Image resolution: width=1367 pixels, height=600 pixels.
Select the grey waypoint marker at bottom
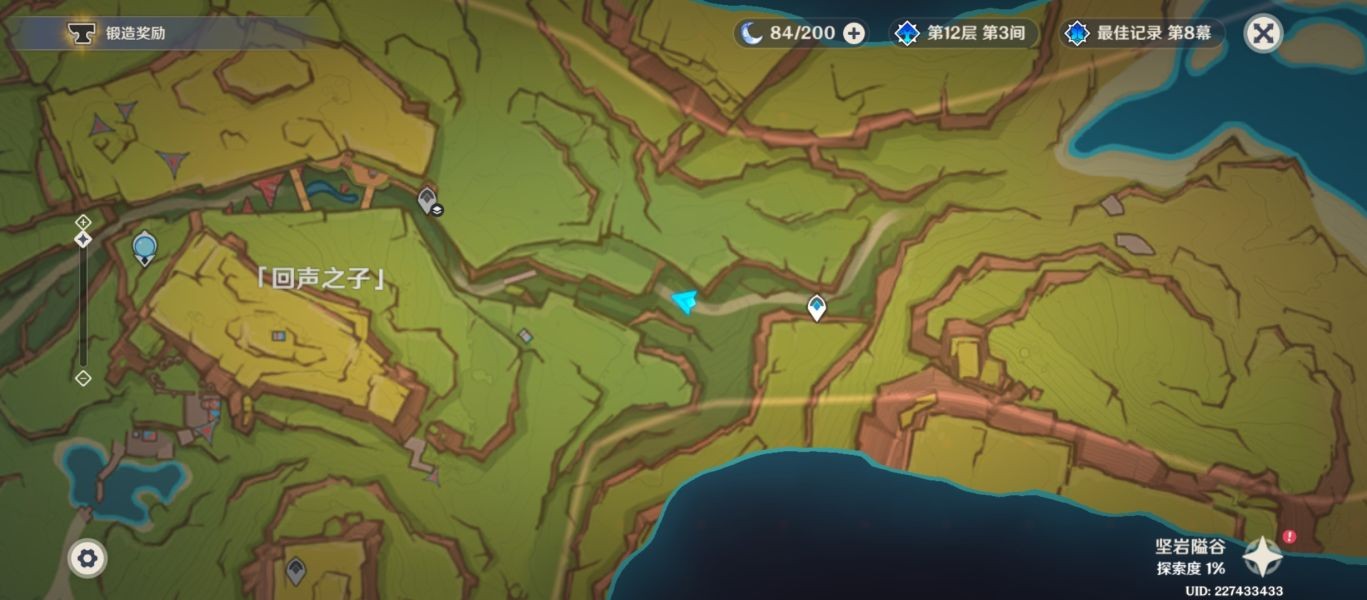pos(295,571)
